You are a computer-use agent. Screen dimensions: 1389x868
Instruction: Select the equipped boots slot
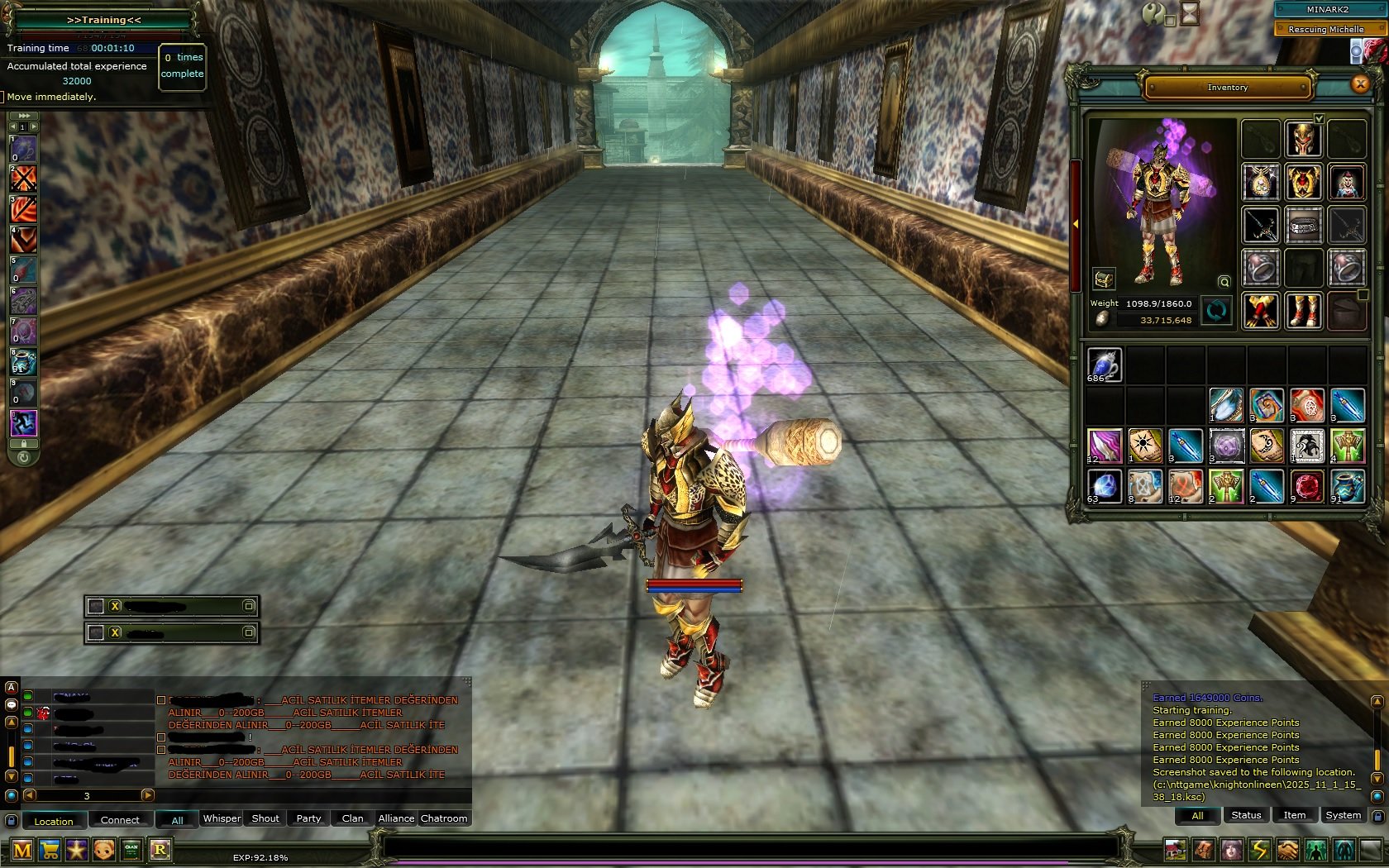(x=1303, y=311)
